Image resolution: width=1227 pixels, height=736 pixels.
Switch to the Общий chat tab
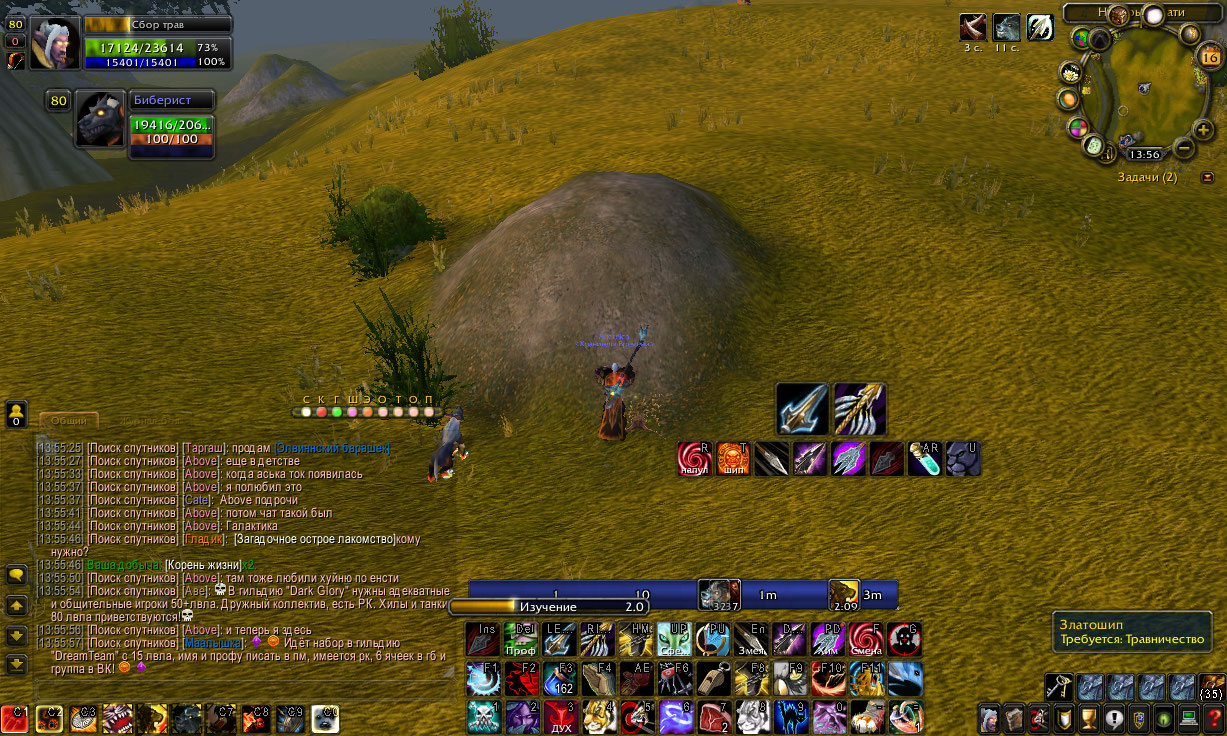[69, 421]
